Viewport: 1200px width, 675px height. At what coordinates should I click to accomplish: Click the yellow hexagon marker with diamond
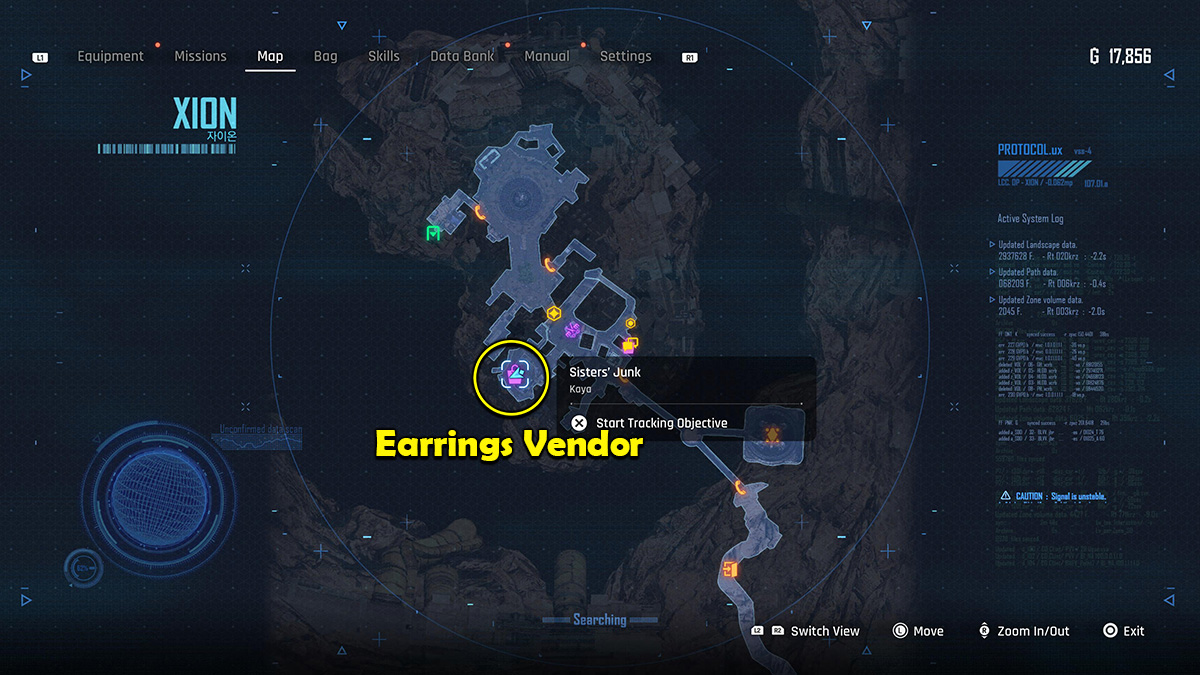click(552, 313)
